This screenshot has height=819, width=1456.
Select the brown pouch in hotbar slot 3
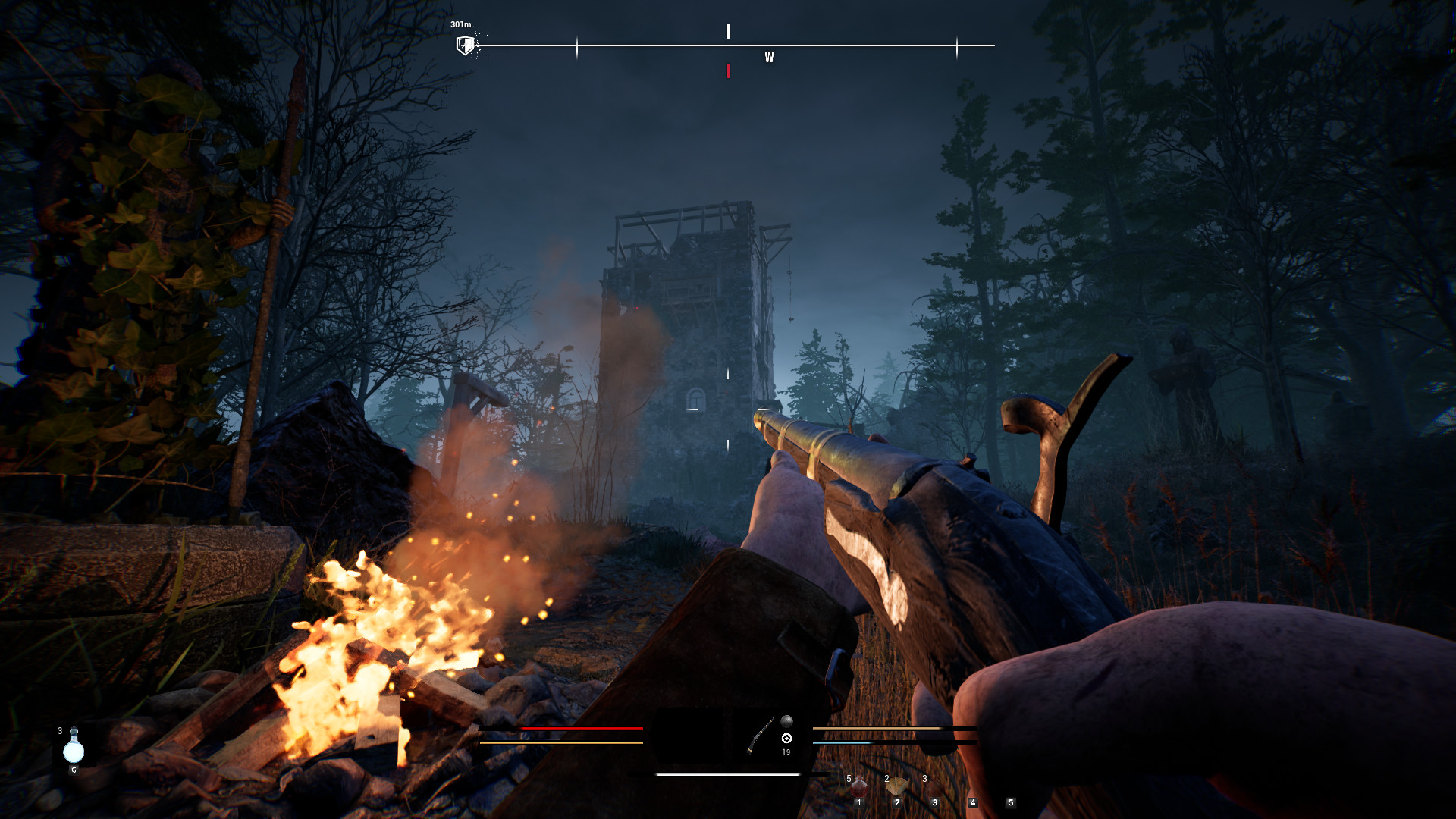tap(934, 789)
